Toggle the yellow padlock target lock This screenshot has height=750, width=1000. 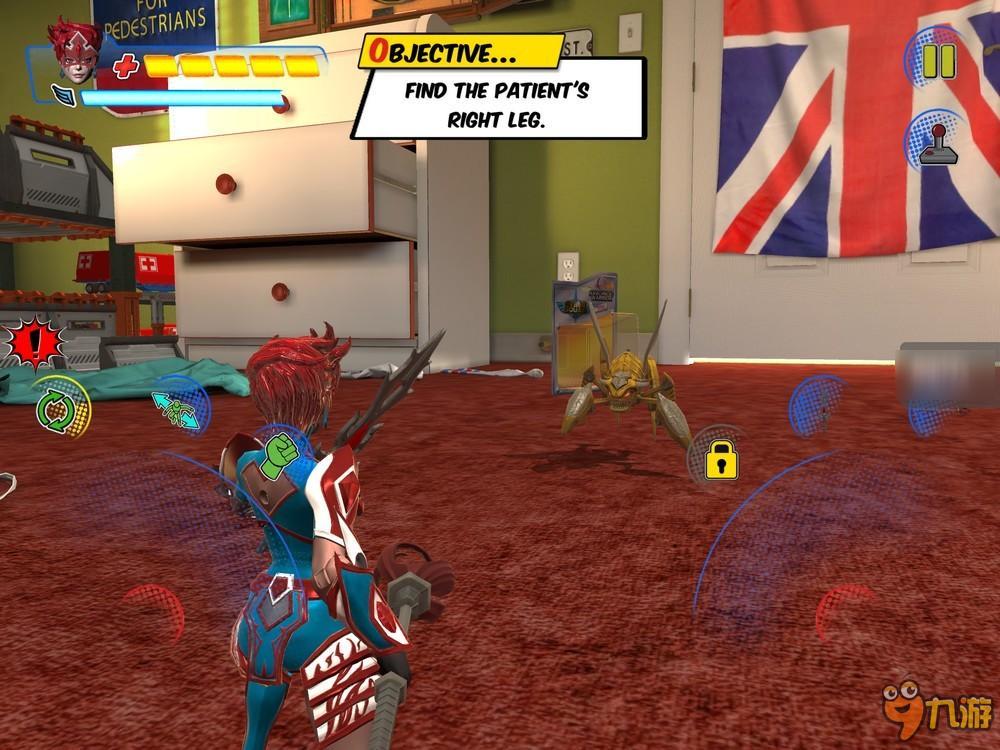[x=720, y=459]
